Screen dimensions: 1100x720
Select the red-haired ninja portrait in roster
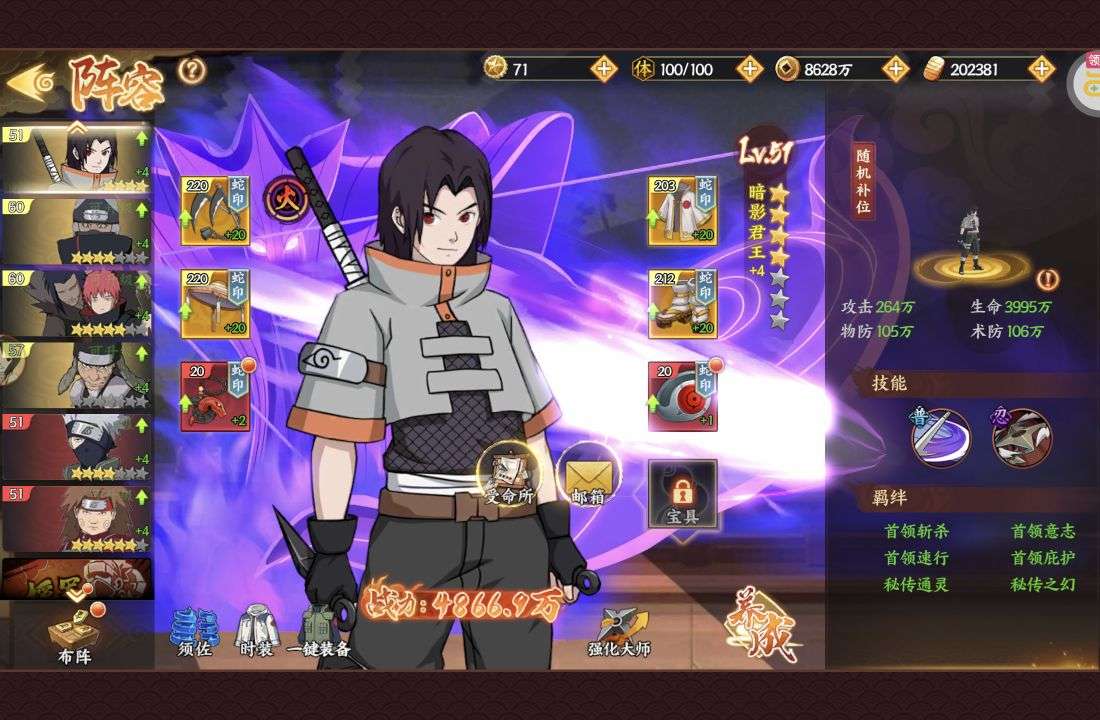[x=76, y=302]
